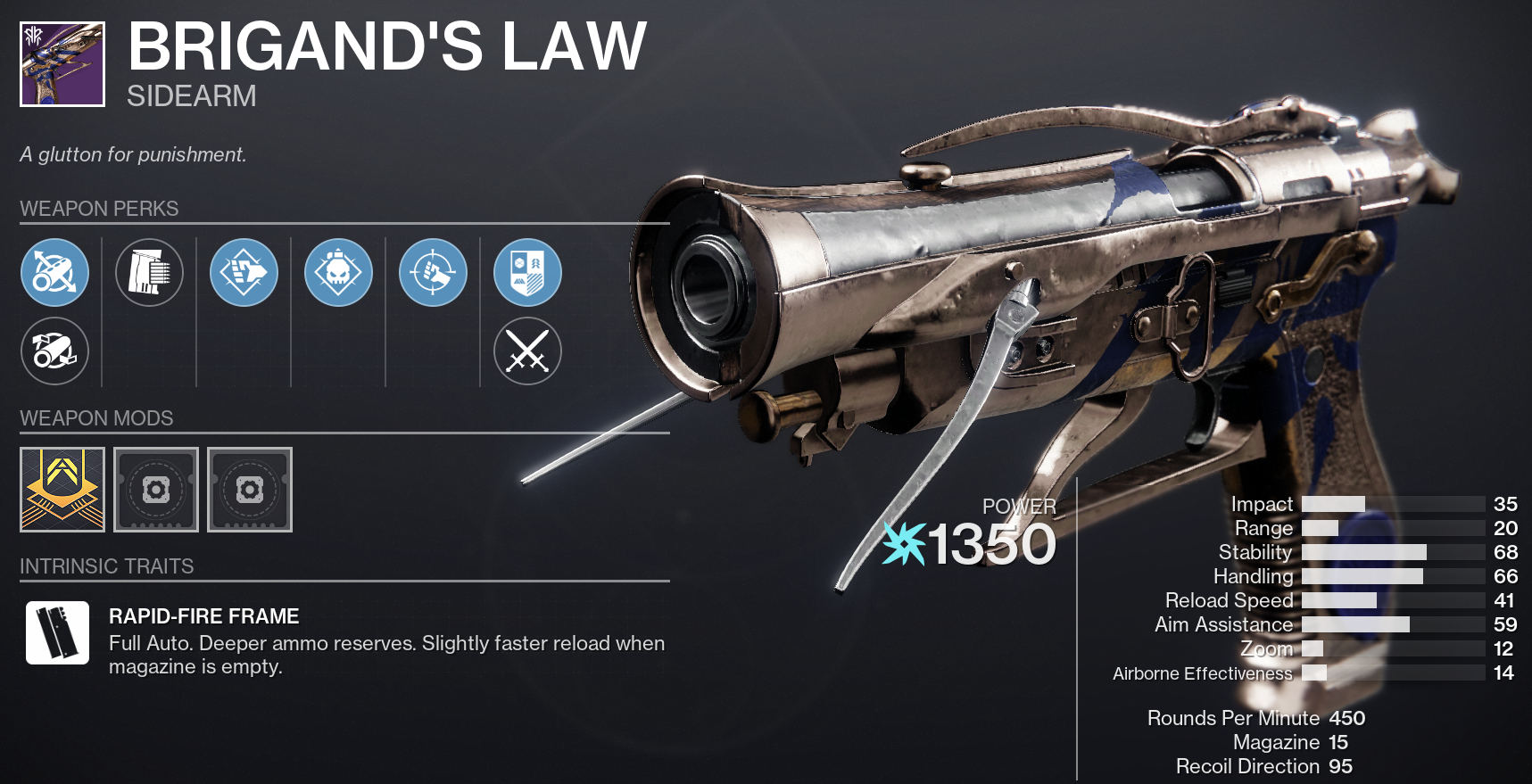Screen dimensions: 1532x784
Task: Select the equipped barrel perk icon
Action: point(55,273)
